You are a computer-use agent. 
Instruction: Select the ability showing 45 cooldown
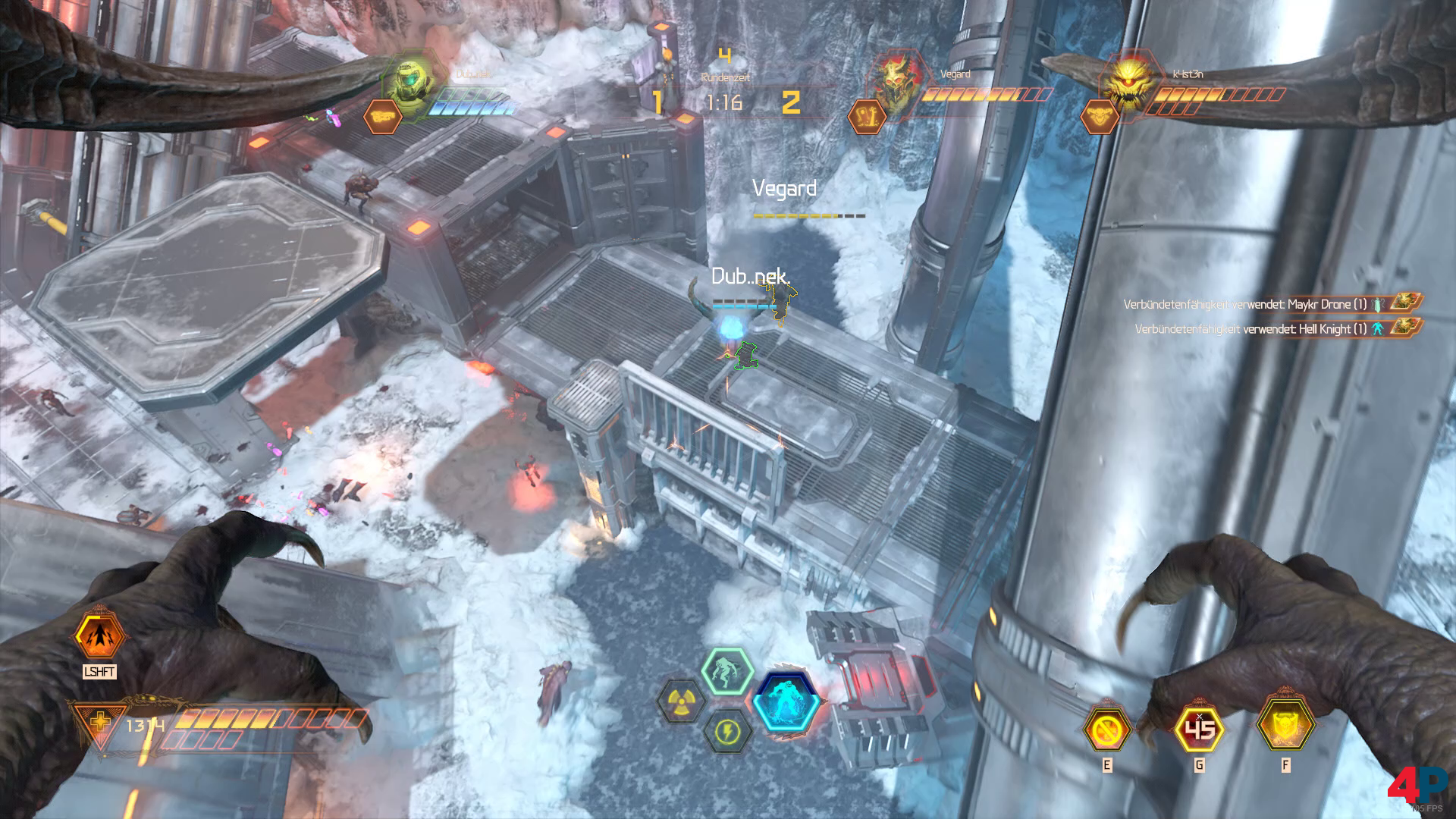[x=1199, y=730]
